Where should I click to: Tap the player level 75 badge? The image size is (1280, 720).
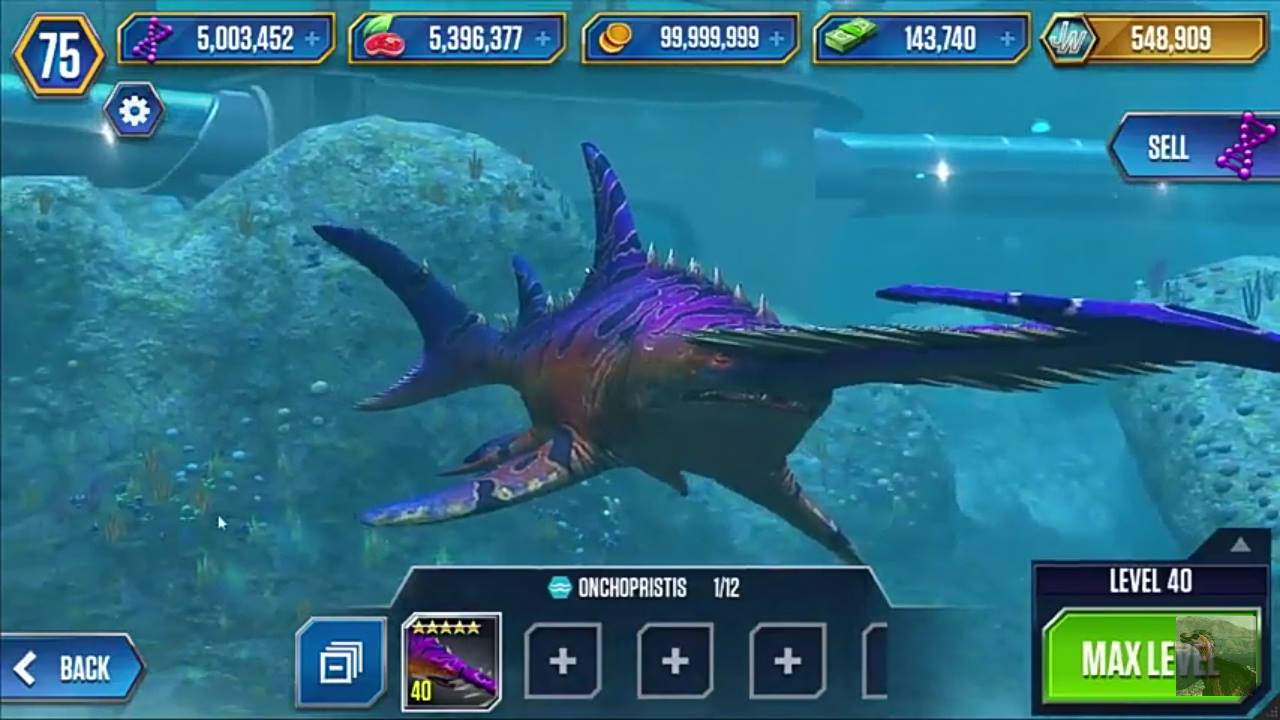click(58, 56)
